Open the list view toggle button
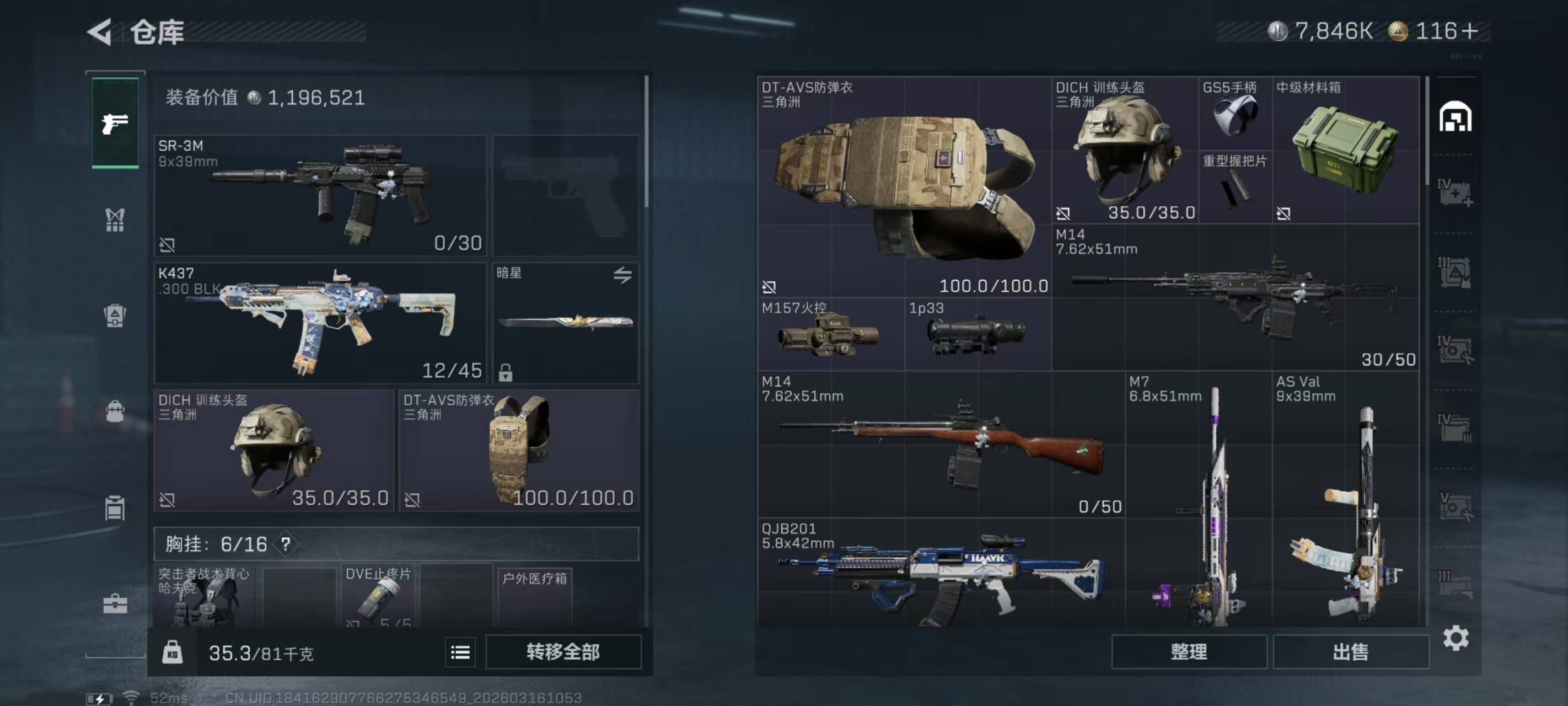Viewport: 1568px width, 706px height. (460, 652)
